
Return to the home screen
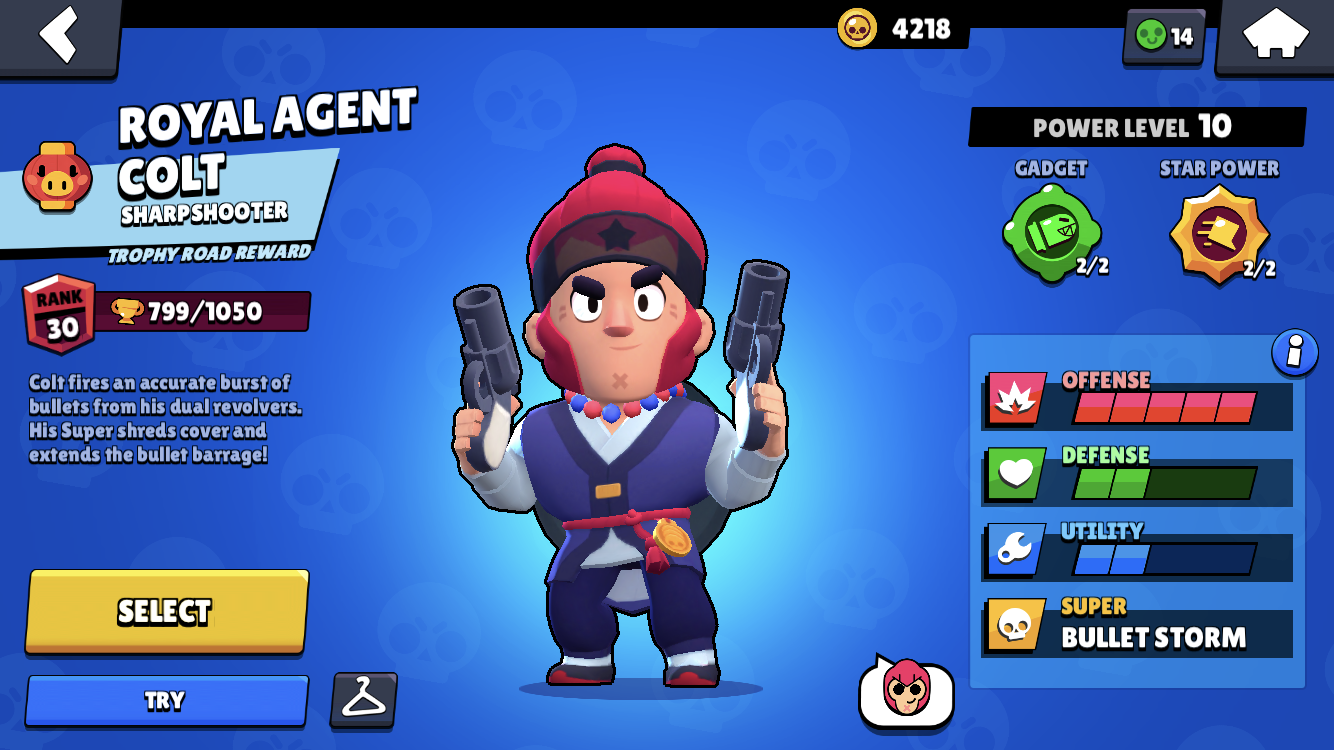[1274, 35]
